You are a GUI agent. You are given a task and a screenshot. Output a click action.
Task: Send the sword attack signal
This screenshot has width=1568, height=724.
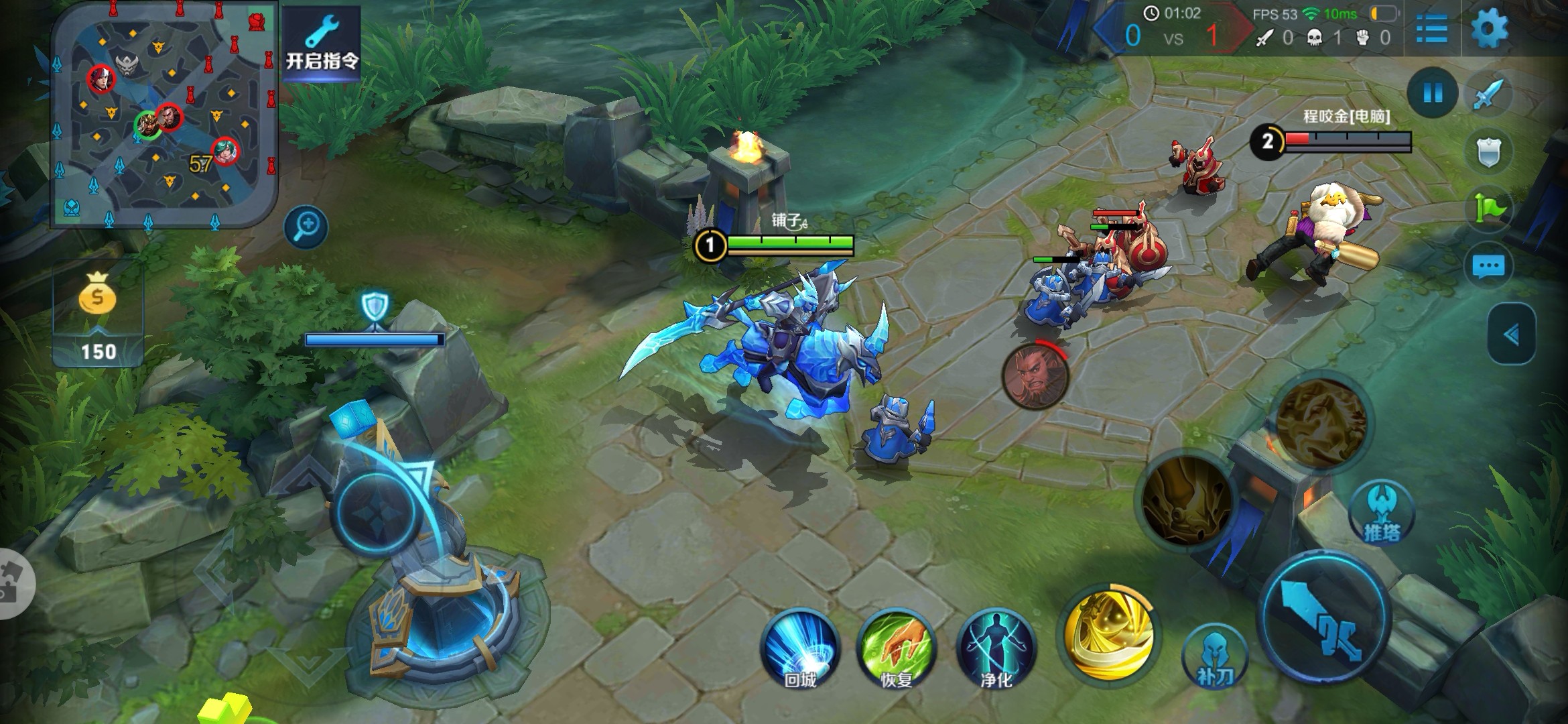1488,95
